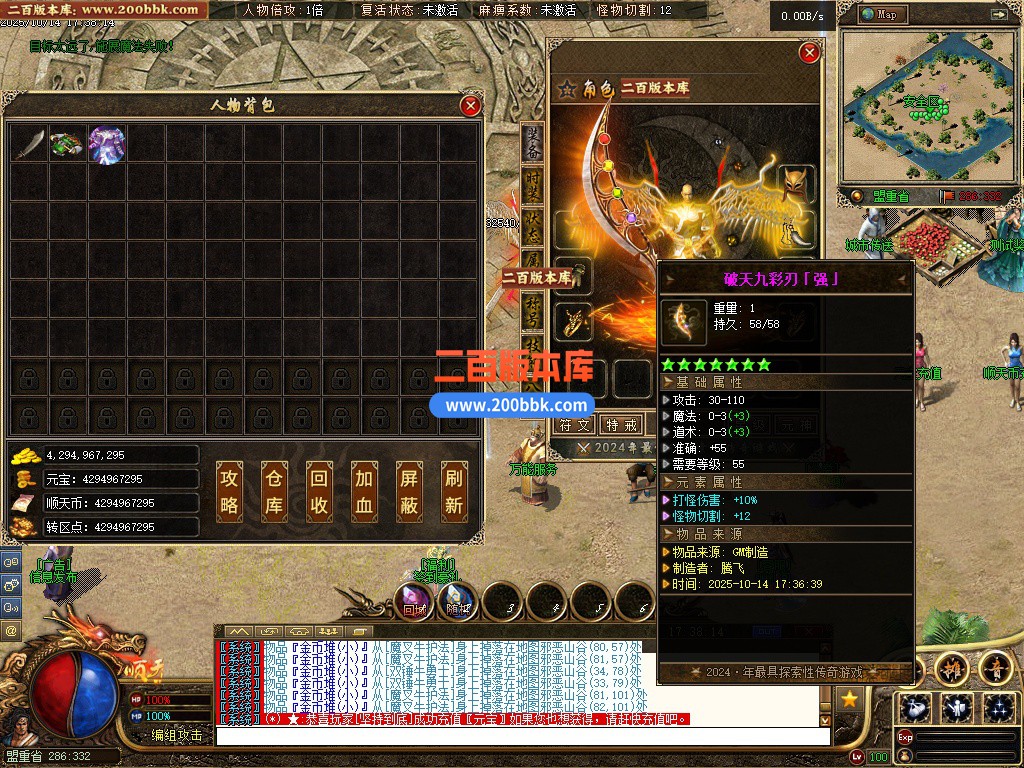Screen dimensions: 1024x768
Task: Select the curved blade in the backpack
Action: coord(29,144)
